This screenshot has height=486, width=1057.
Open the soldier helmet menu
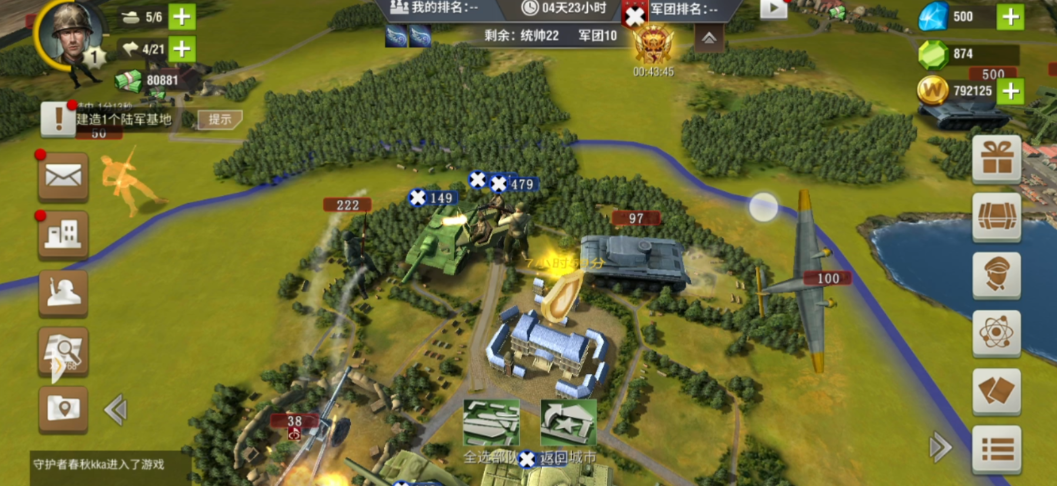click(63, 293)
